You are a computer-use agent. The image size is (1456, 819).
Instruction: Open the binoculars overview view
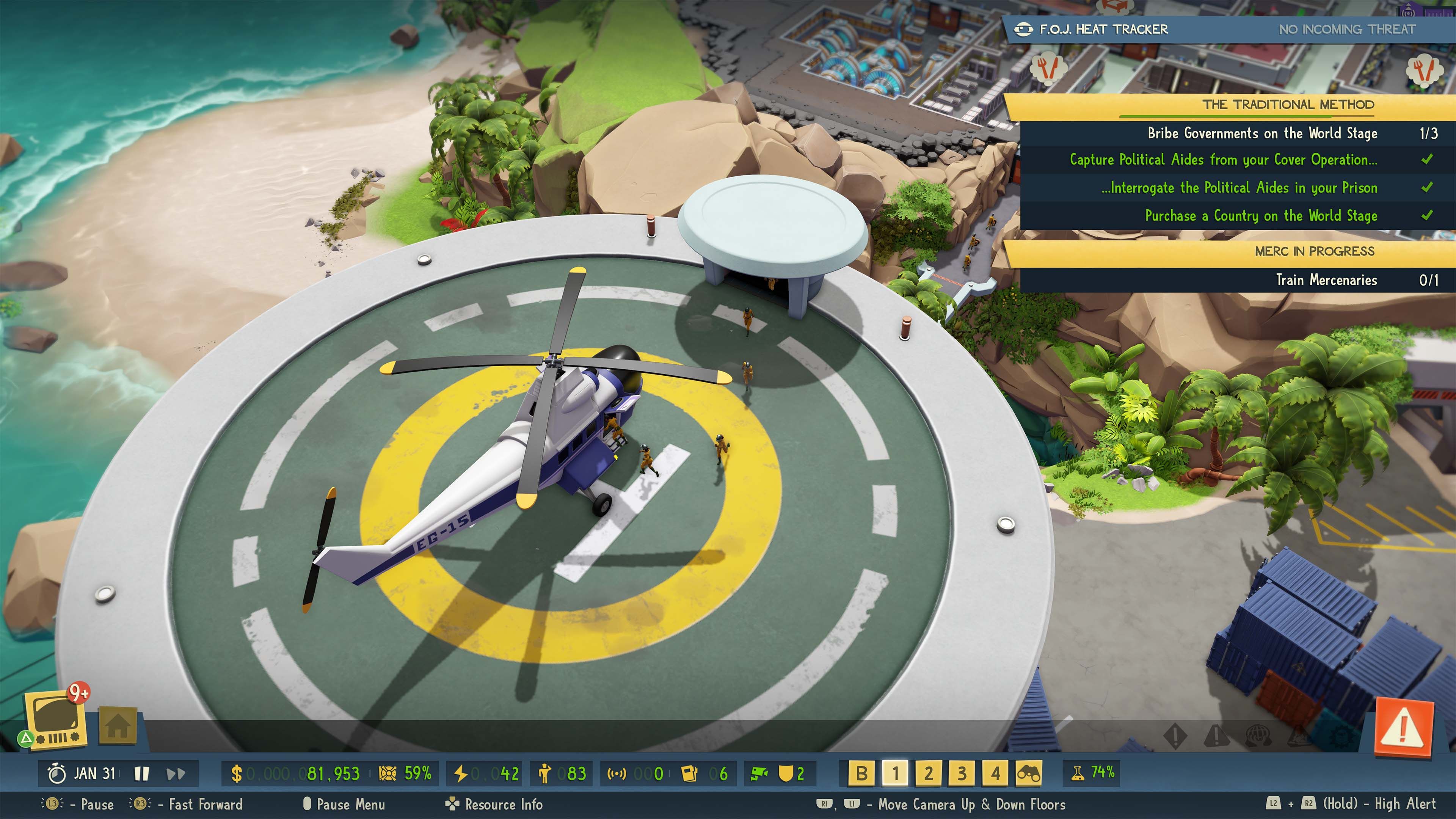1029,773
